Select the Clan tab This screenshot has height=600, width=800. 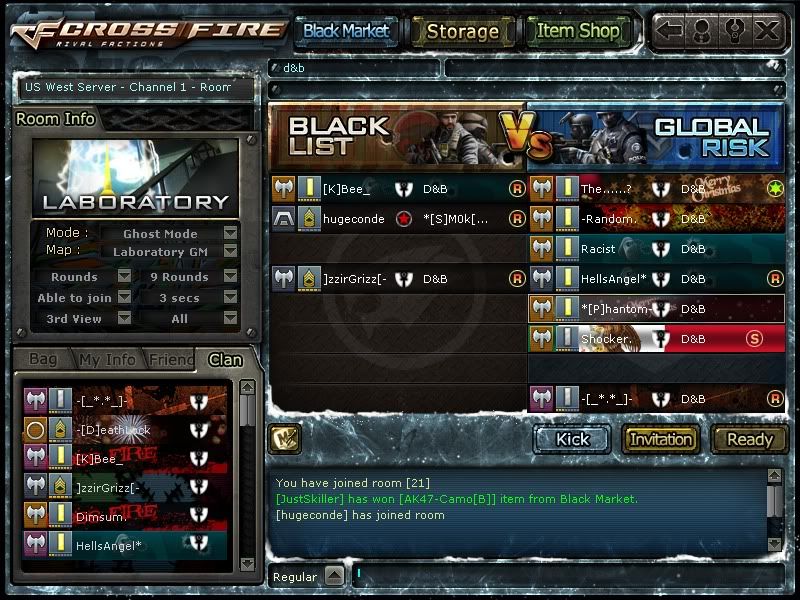tap(225, 359)
